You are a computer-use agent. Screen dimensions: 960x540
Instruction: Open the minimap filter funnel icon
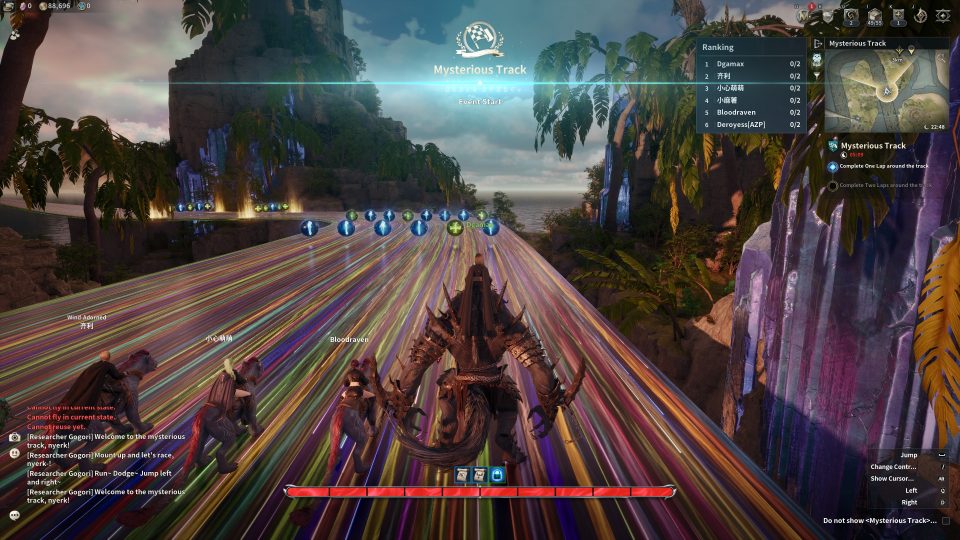816,74
